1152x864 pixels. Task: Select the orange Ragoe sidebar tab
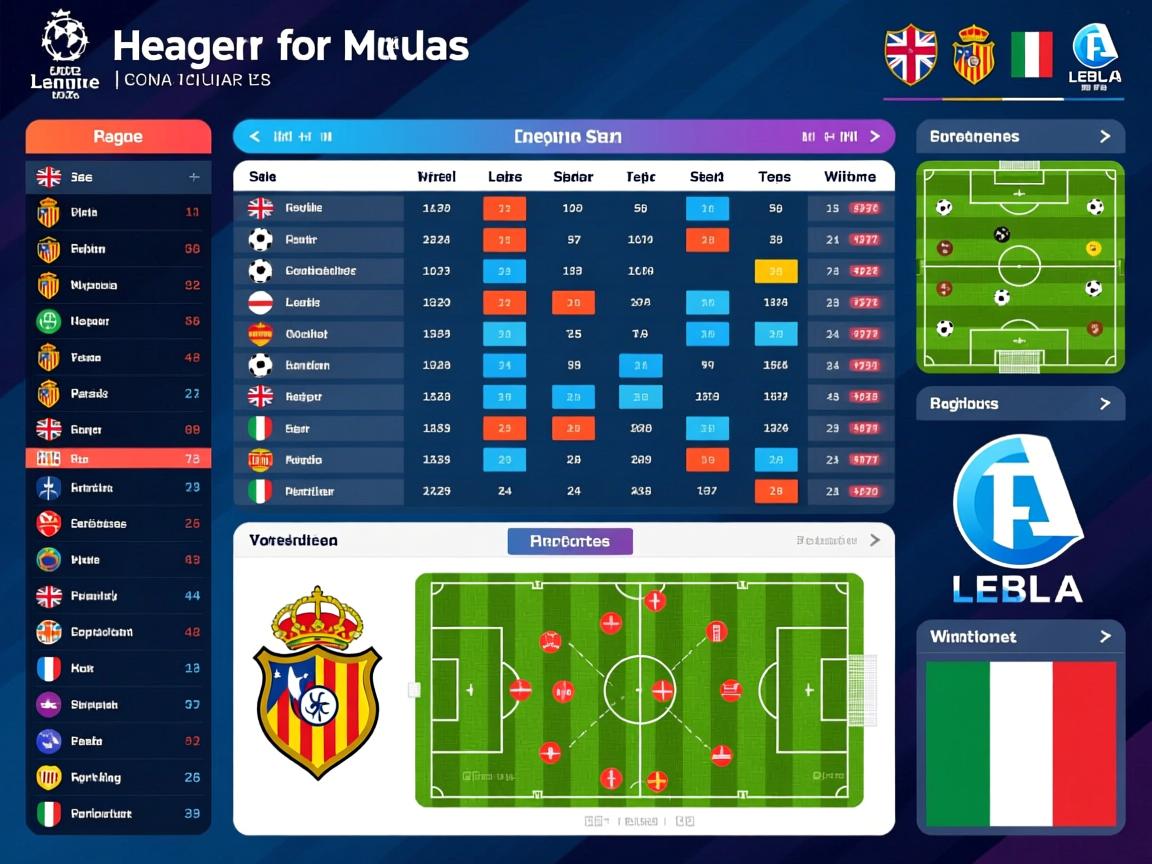[118, 137]
